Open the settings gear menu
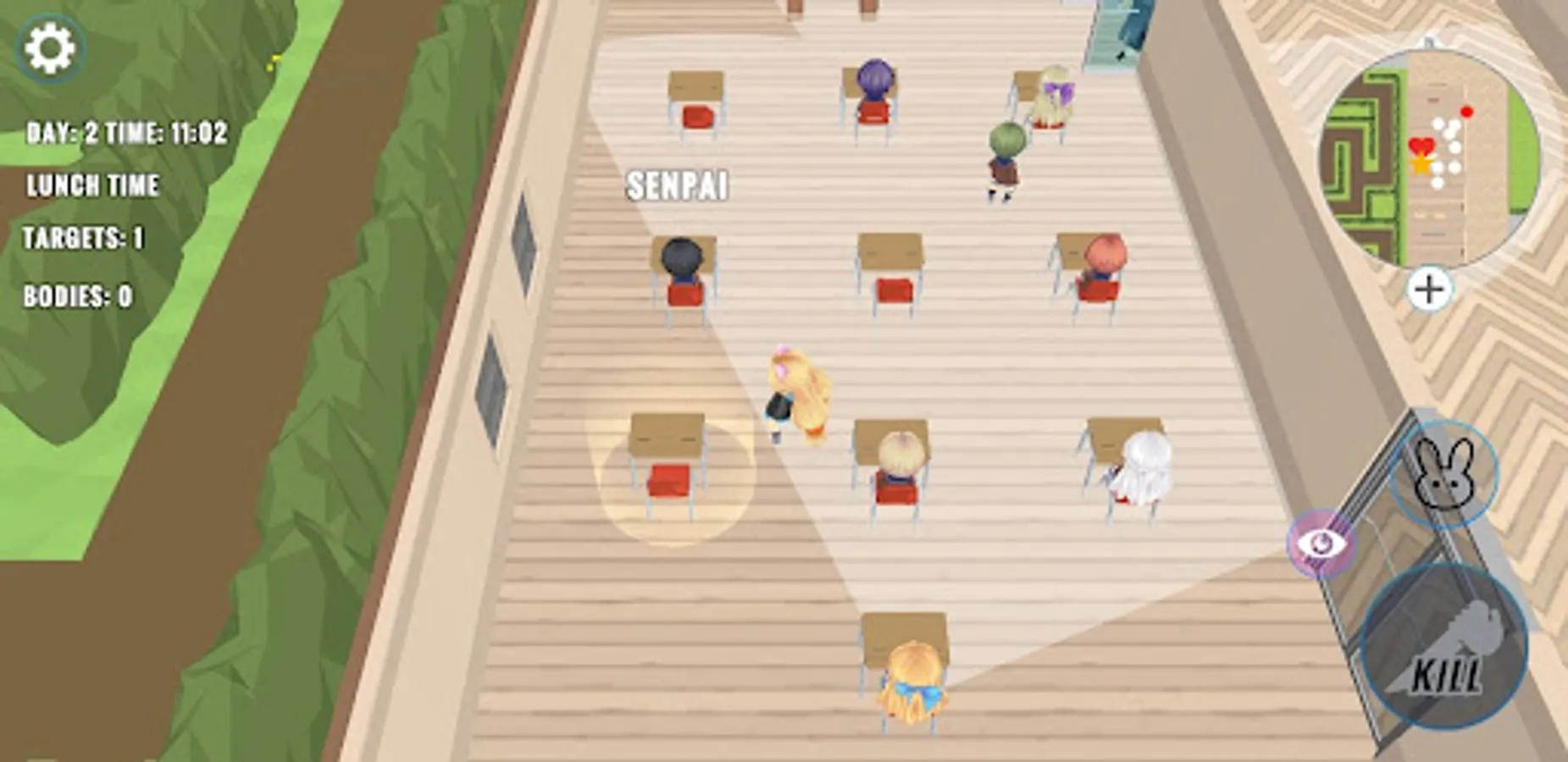The image size is (1568, 762). pyautogui.click(x=53, y=47)
